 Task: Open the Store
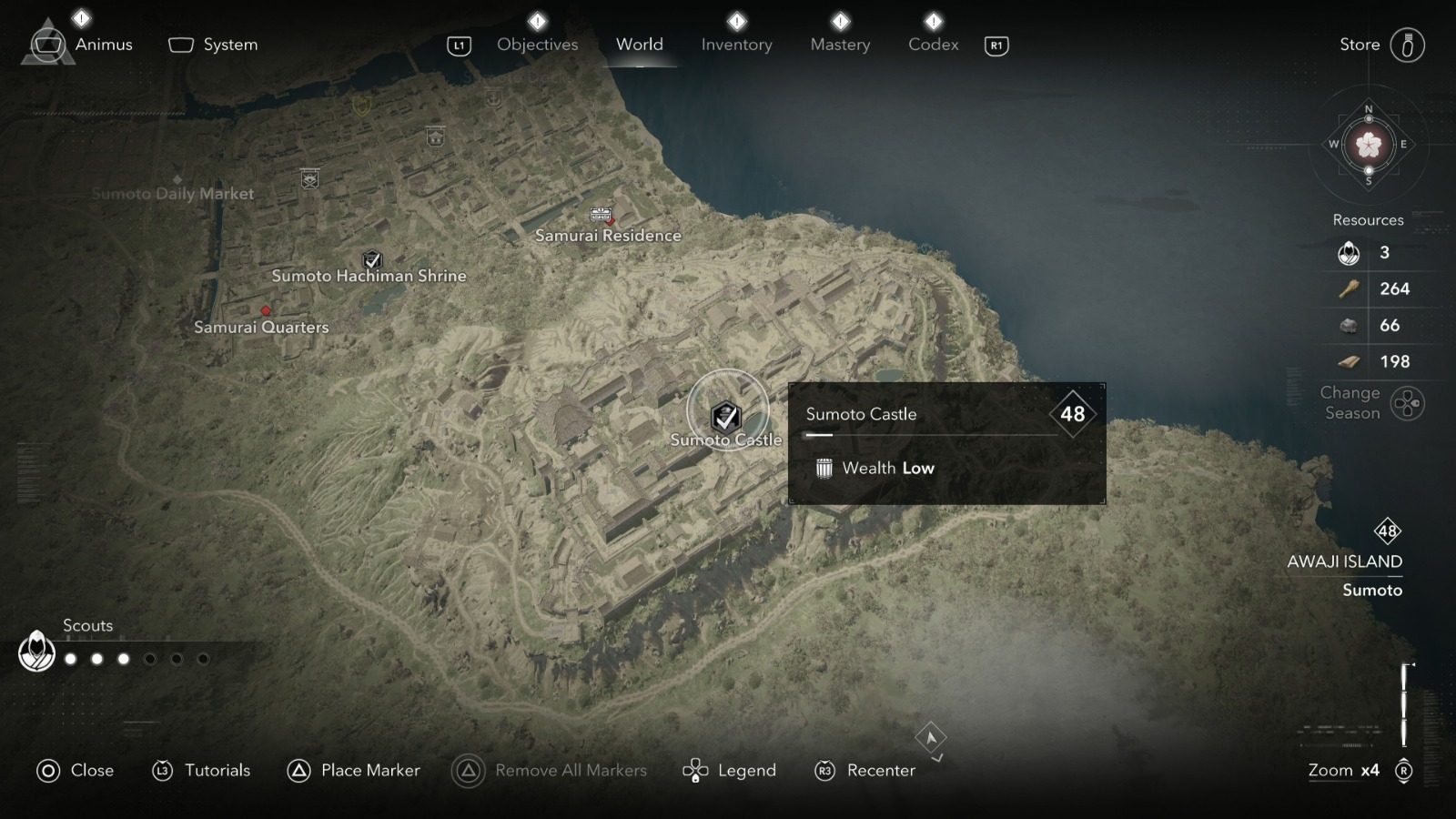pyautogui.click(x=1359, y=43)
